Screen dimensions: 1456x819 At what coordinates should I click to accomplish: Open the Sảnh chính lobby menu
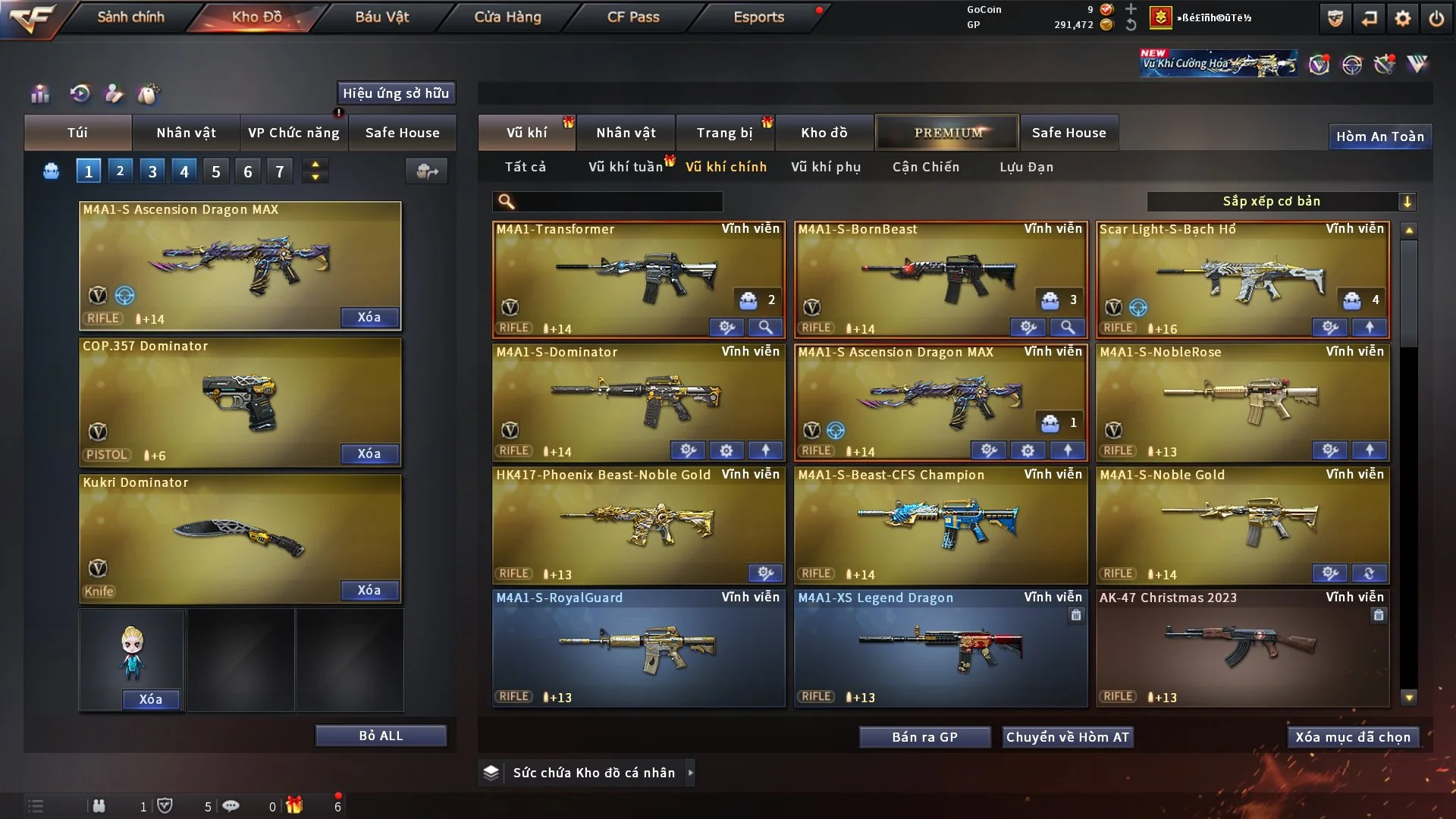pyautogui.click(x=130, y=17)
